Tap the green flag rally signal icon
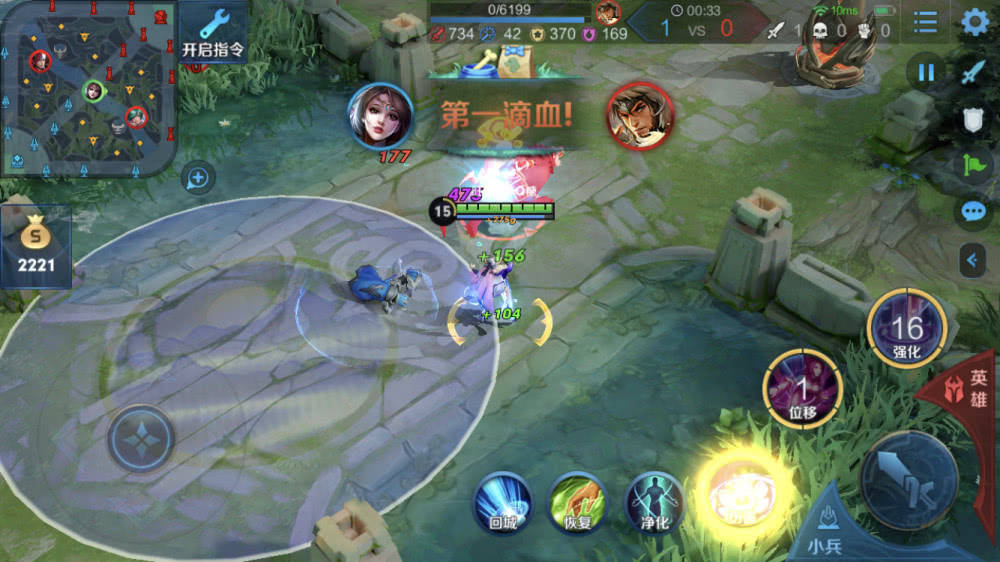 point(974,164)
